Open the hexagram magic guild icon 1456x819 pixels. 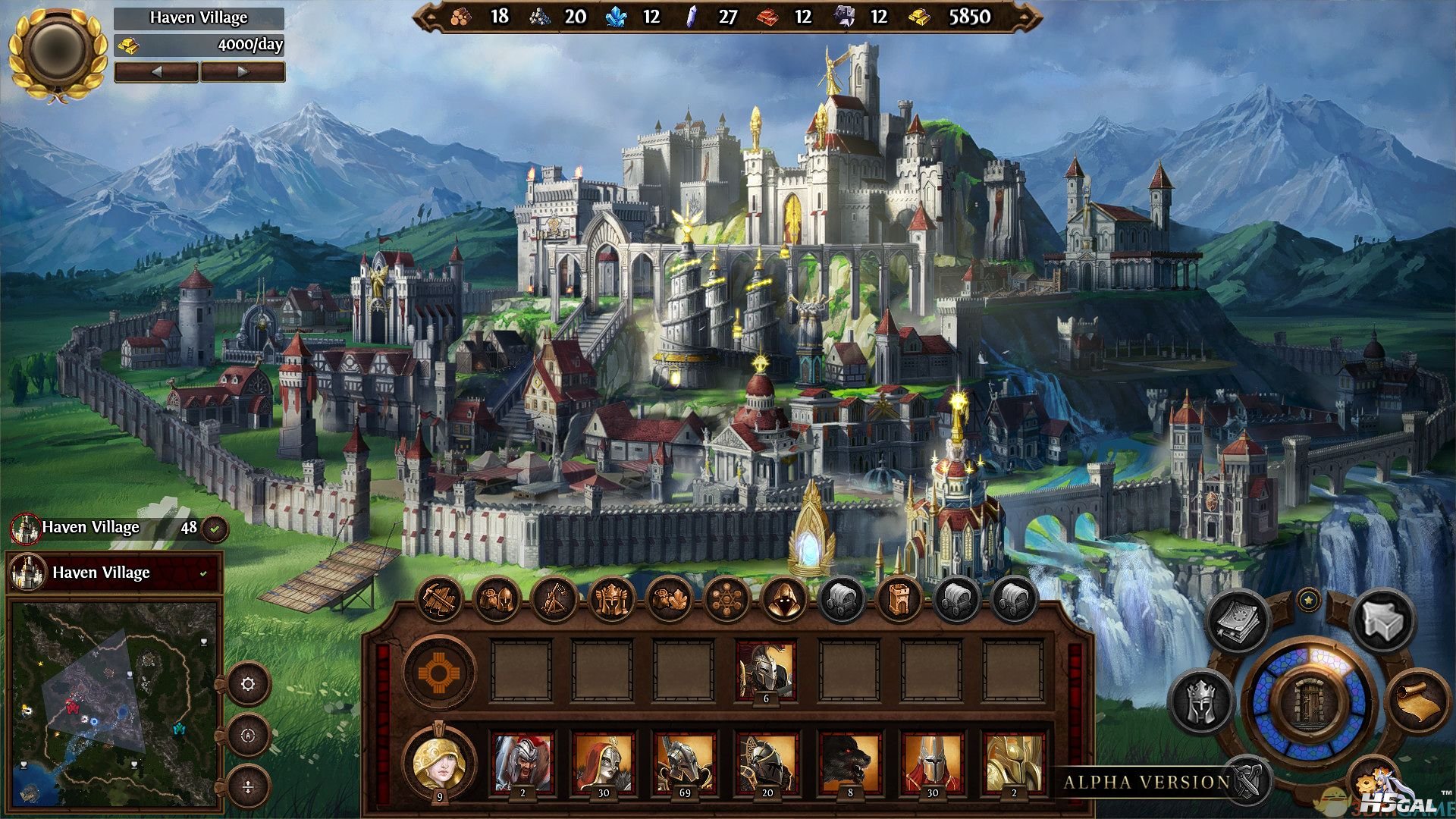click(726, 600)
